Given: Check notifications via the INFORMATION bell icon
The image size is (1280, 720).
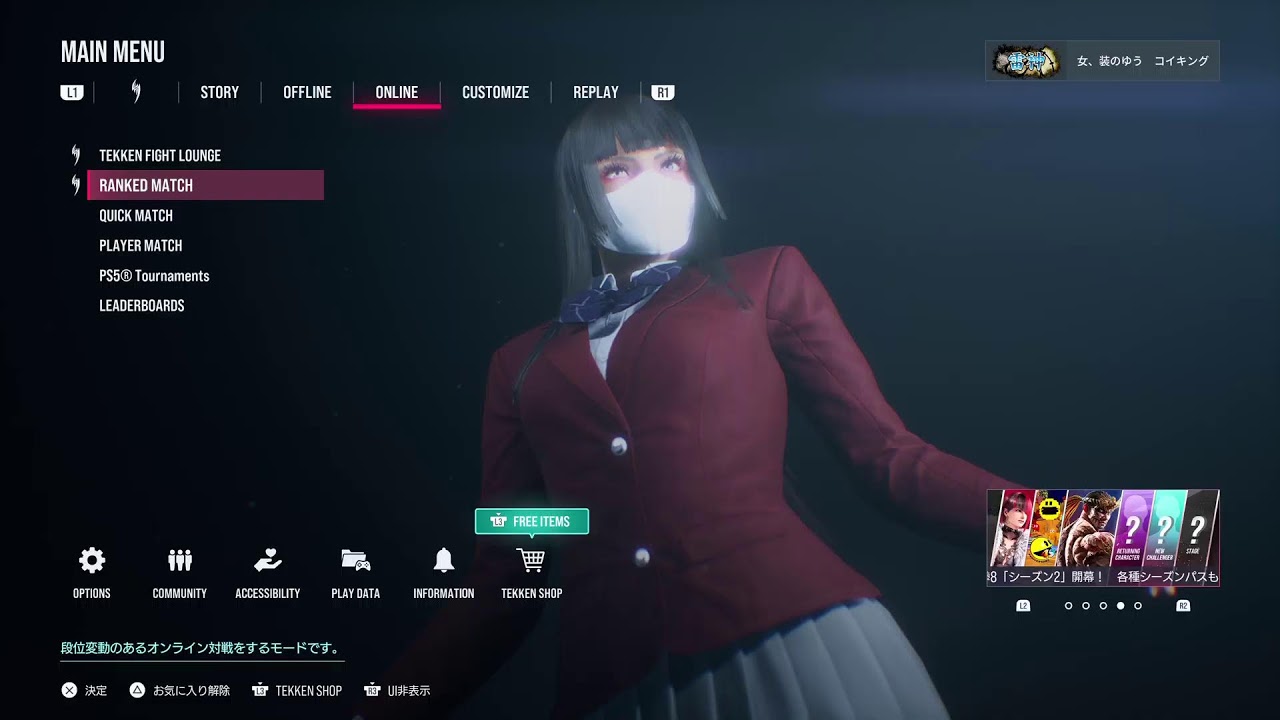Looking at the screenshot, I should click(x=443, y=560).
